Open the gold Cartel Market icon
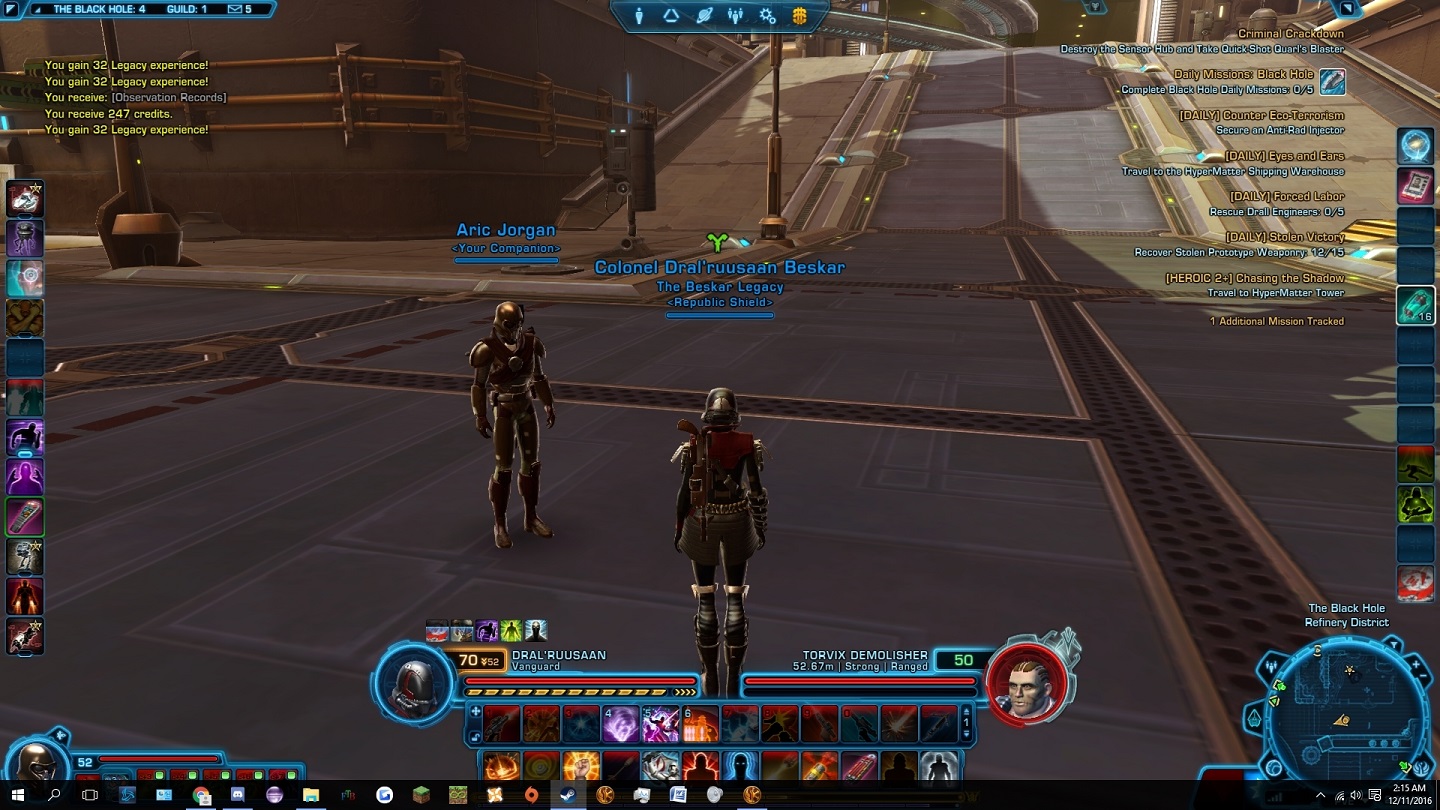Viewport: 1440px width, 810px height. [x=800, y=16]
